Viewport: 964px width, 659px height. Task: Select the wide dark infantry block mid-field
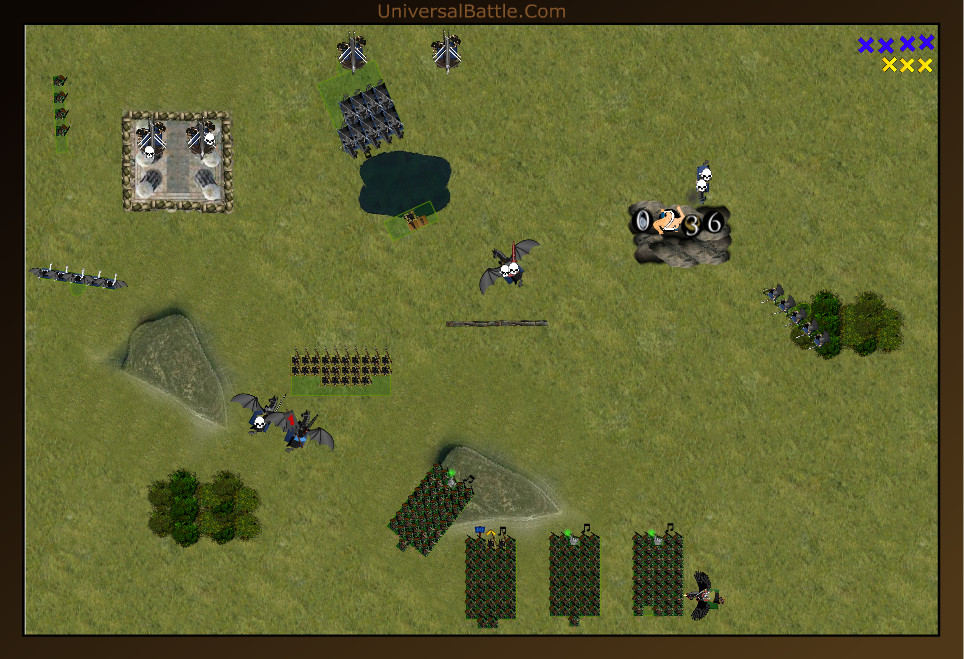[x=341, y=369]
